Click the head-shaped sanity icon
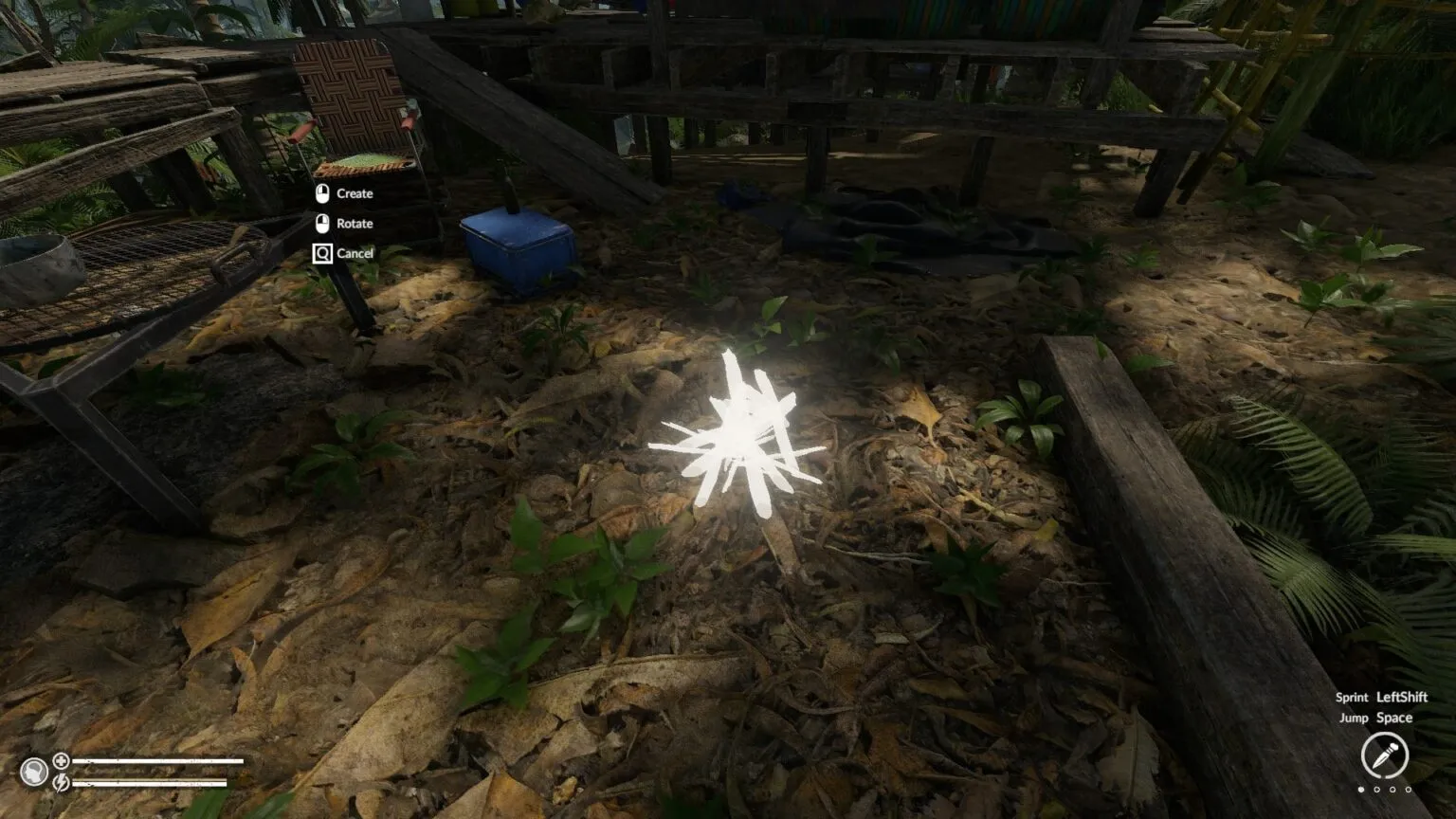The height and width of the screenshot is (819, 1456). (34, 772)
